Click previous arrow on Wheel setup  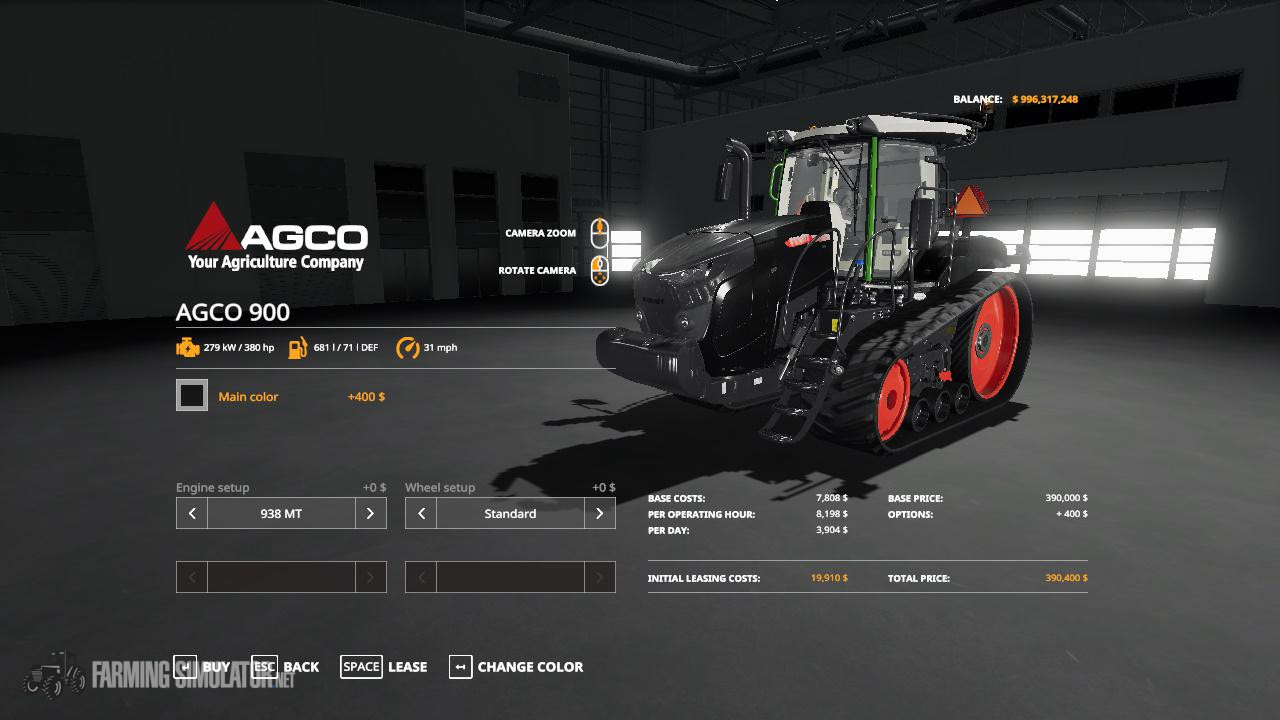tap(421, 513)
